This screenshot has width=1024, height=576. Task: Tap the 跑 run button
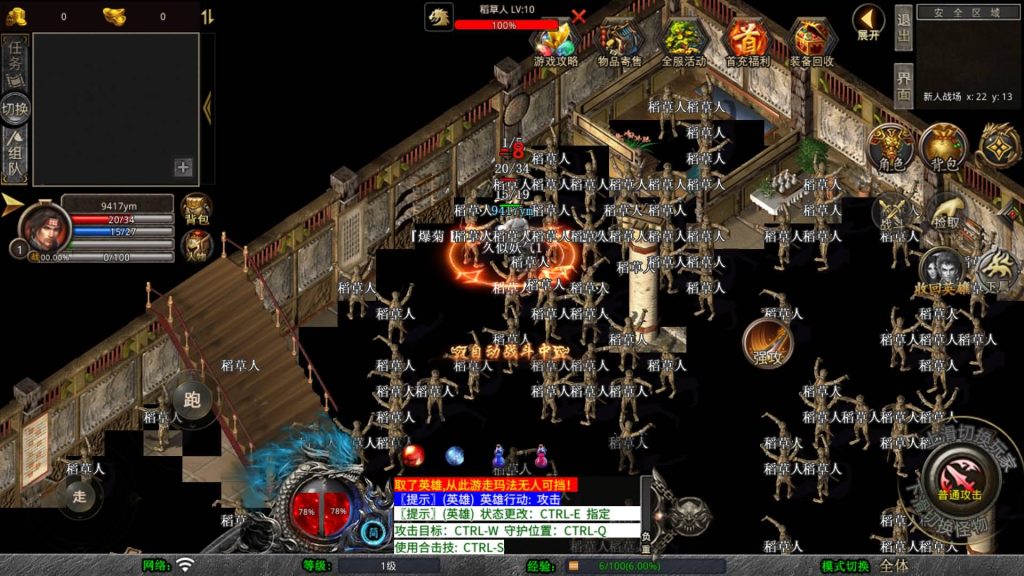click(x=192, y=400)
